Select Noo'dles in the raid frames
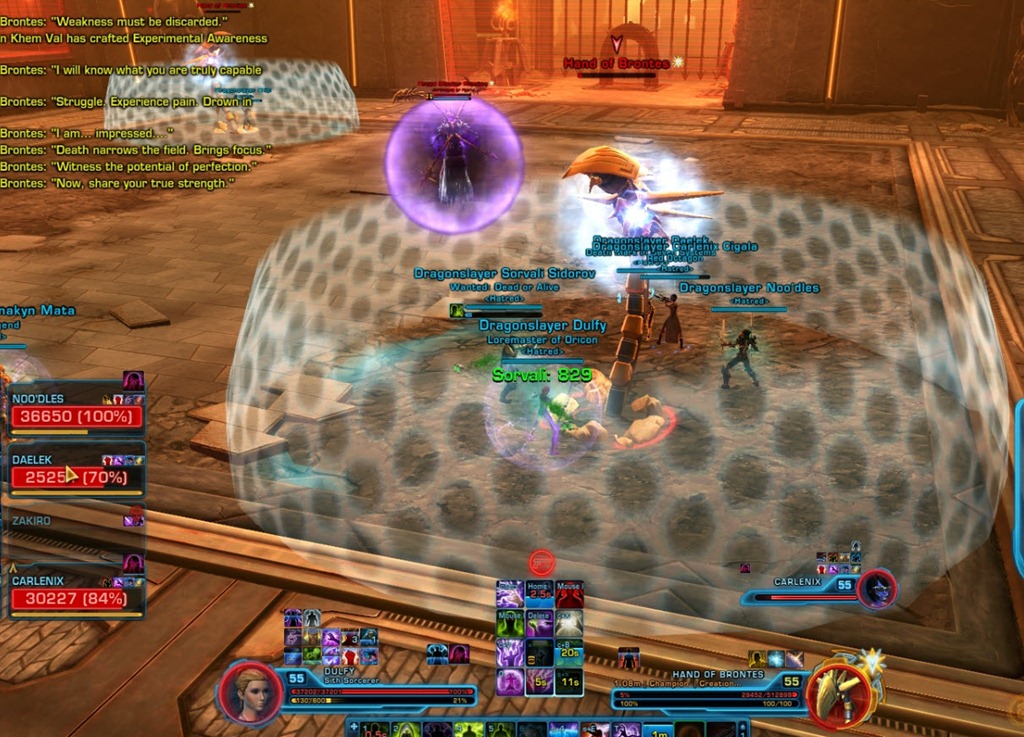The width and height of the screenshot is (1024, 737). point(75,415)
